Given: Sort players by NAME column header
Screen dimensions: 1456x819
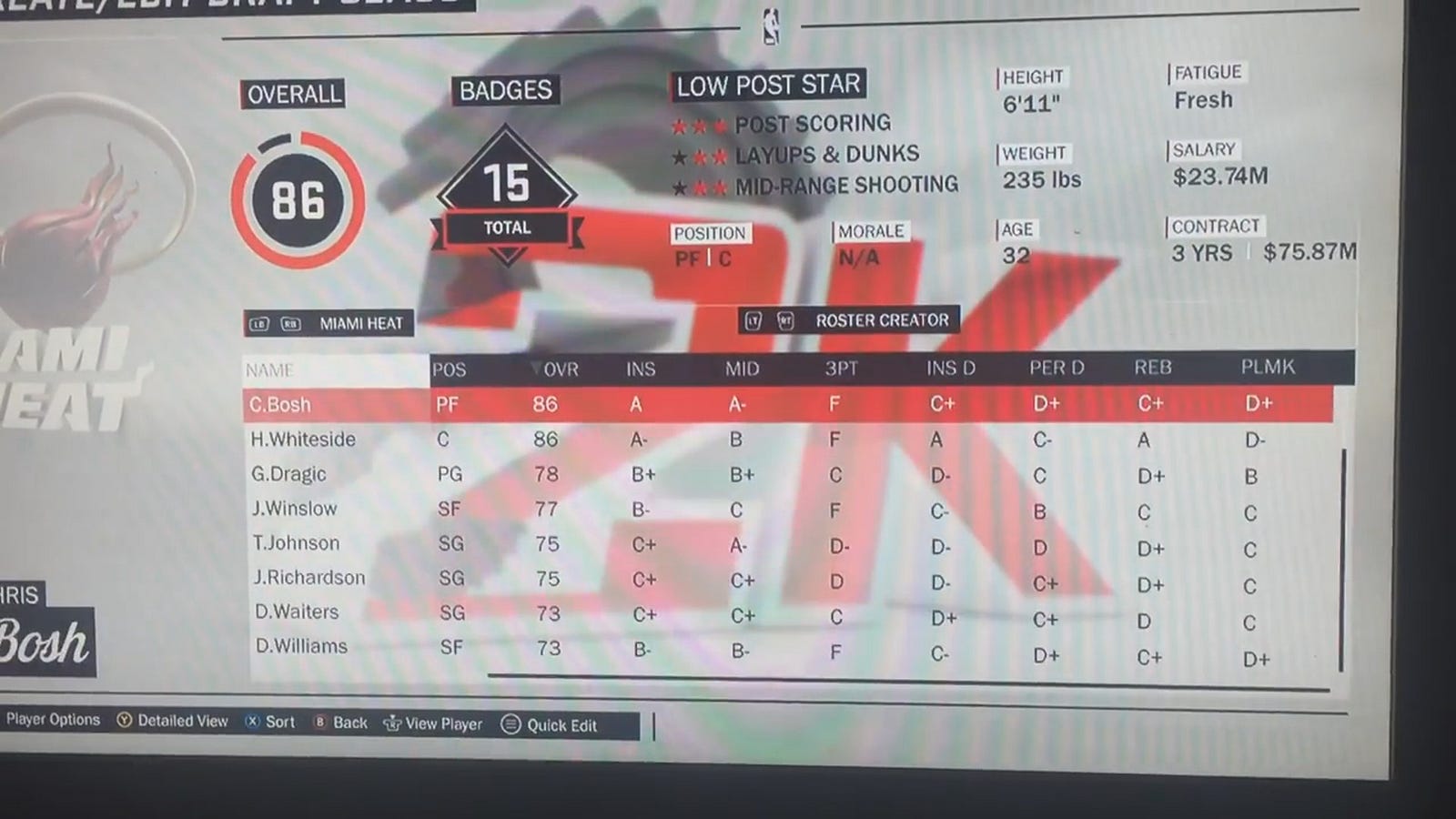Looking at the screenshot, I should [269, 370].
